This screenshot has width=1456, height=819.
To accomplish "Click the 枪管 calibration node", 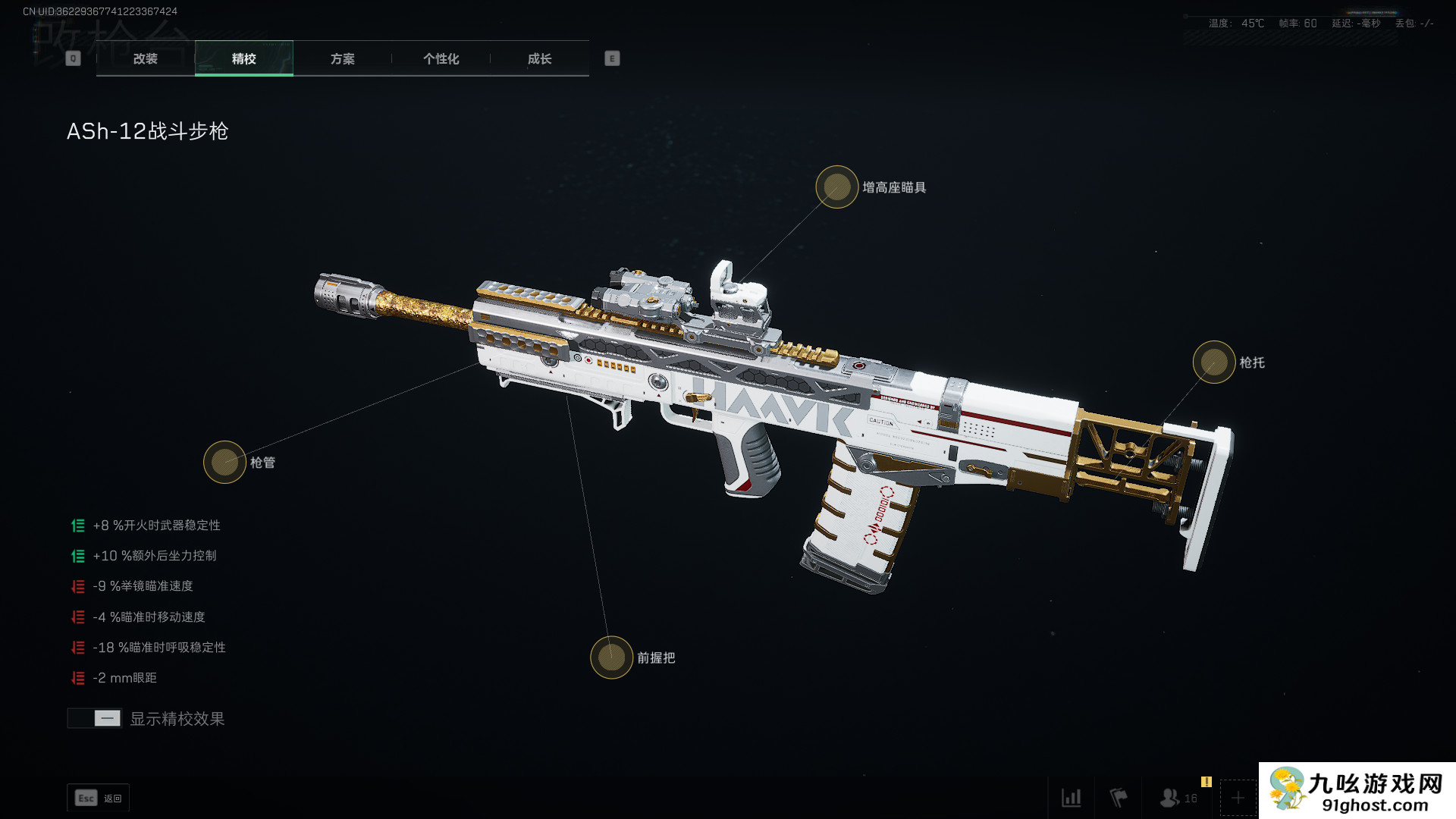I will click(224, 462).
